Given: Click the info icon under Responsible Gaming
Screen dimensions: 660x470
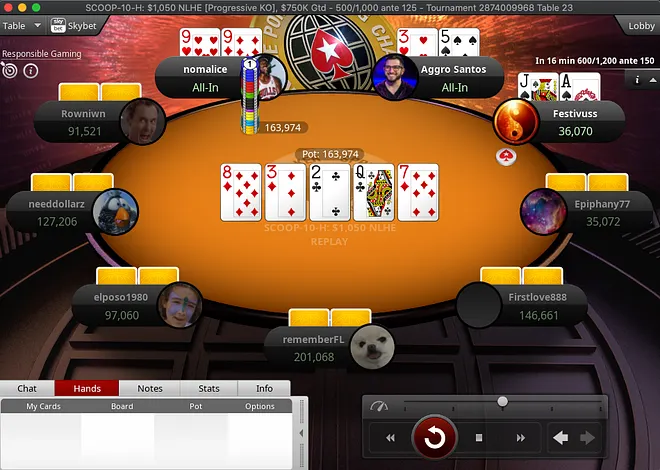Looking at the screenshot, I should click(x=30, y=71).
